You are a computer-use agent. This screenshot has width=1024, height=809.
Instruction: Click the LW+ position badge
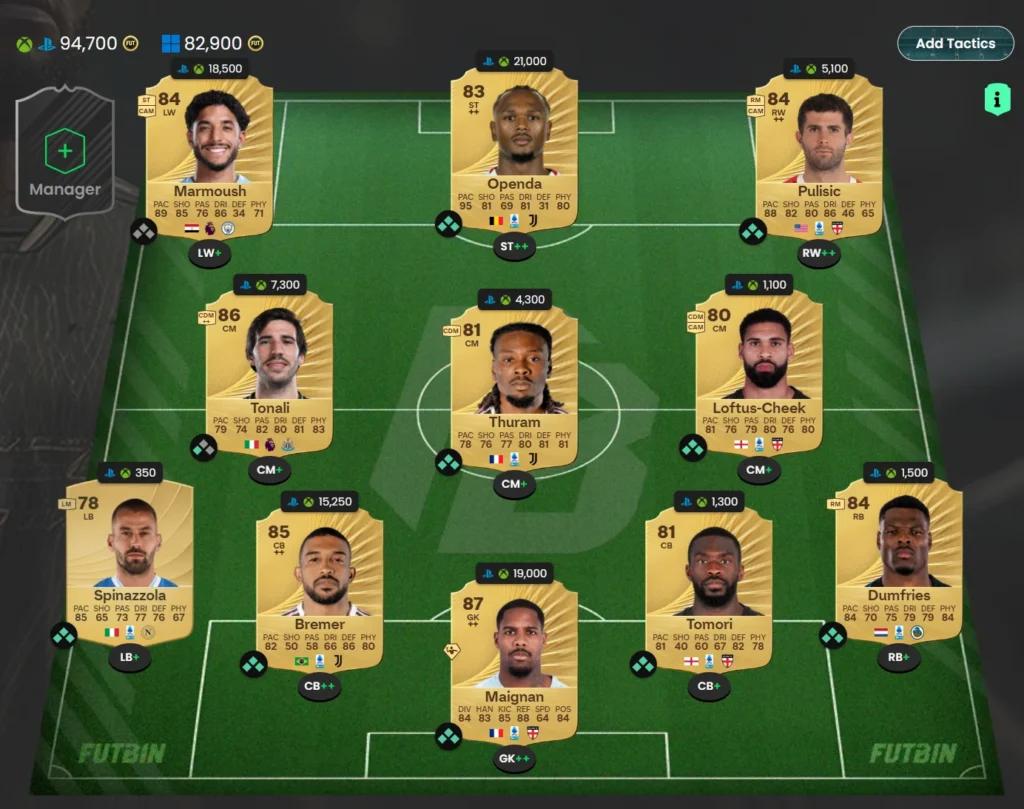click(x=209, y=254)
